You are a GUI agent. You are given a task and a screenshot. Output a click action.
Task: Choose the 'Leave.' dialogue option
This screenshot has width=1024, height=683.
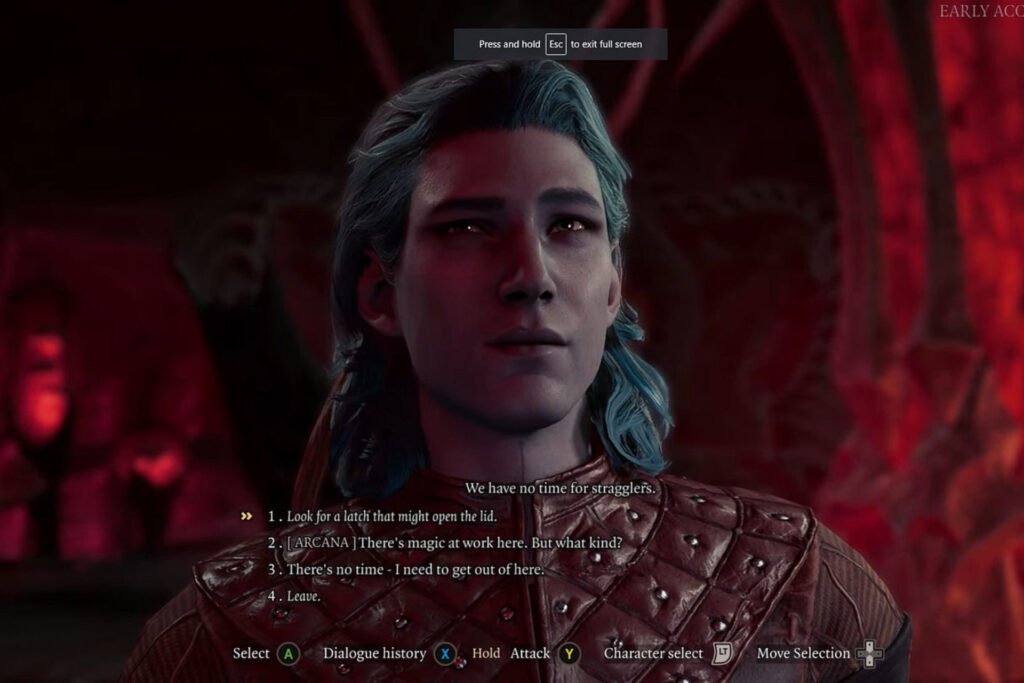(303, 596)
